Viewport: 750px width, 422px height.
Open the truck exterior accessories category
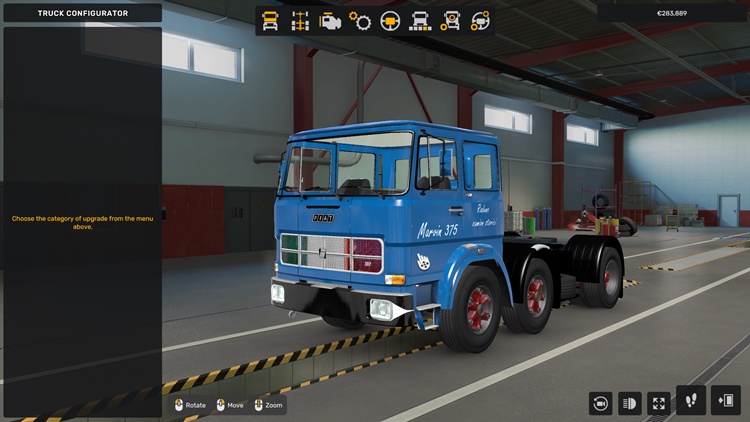450,21
